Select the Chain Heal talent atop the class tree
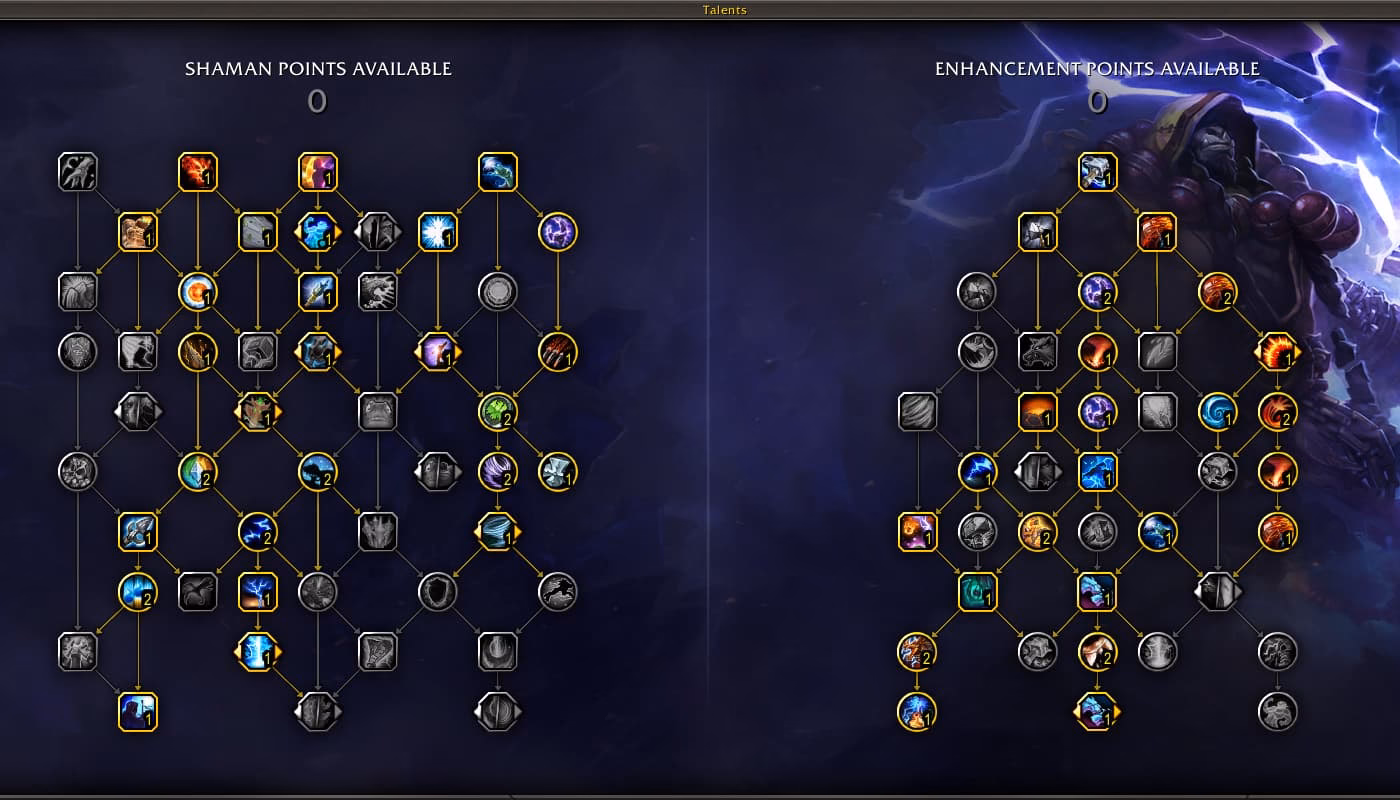Screen dimensions: 1400x800 (497, 171)
